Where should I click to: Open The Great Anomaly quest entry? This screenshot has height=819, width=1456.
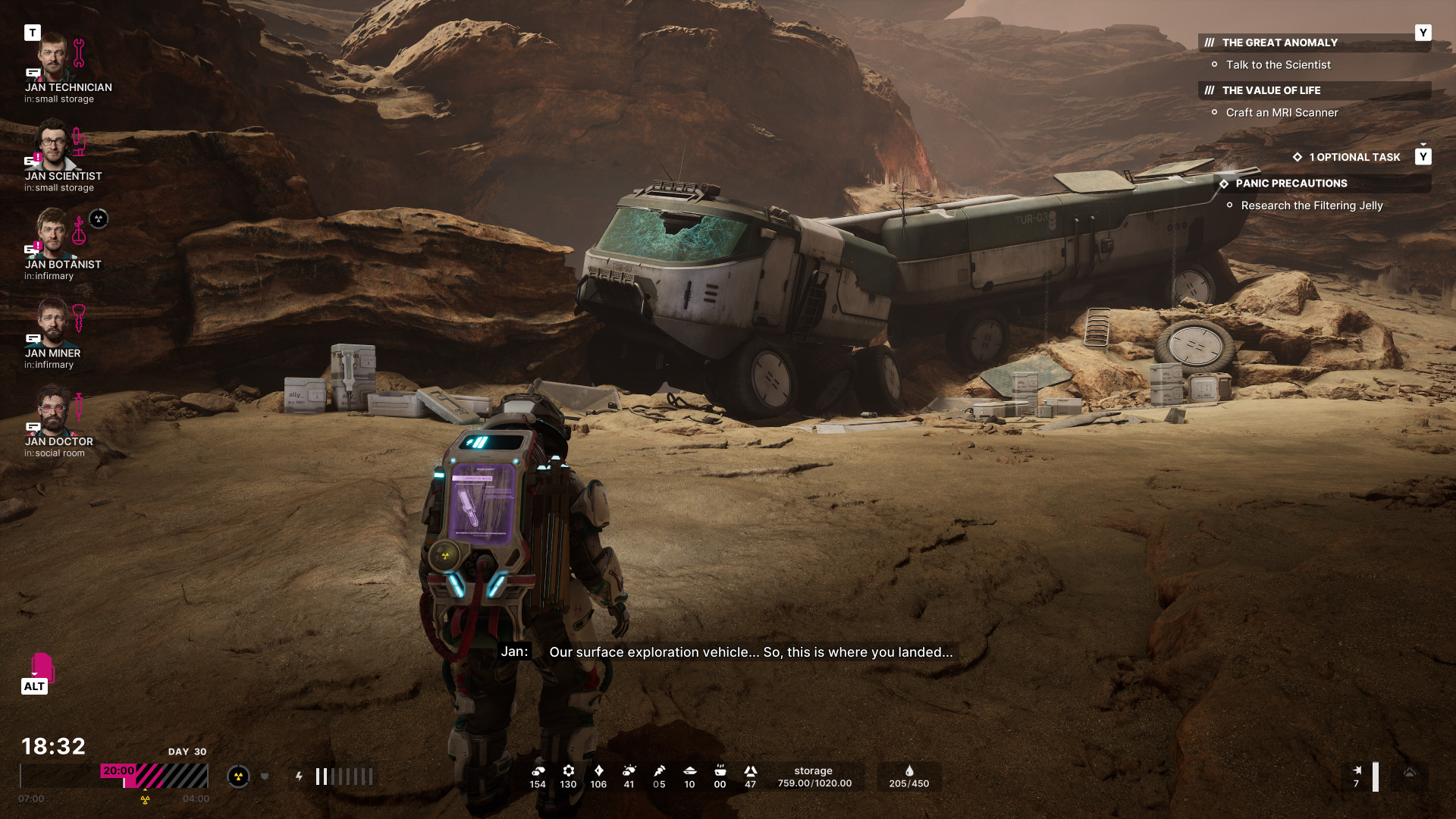[x=1279, y=42]
